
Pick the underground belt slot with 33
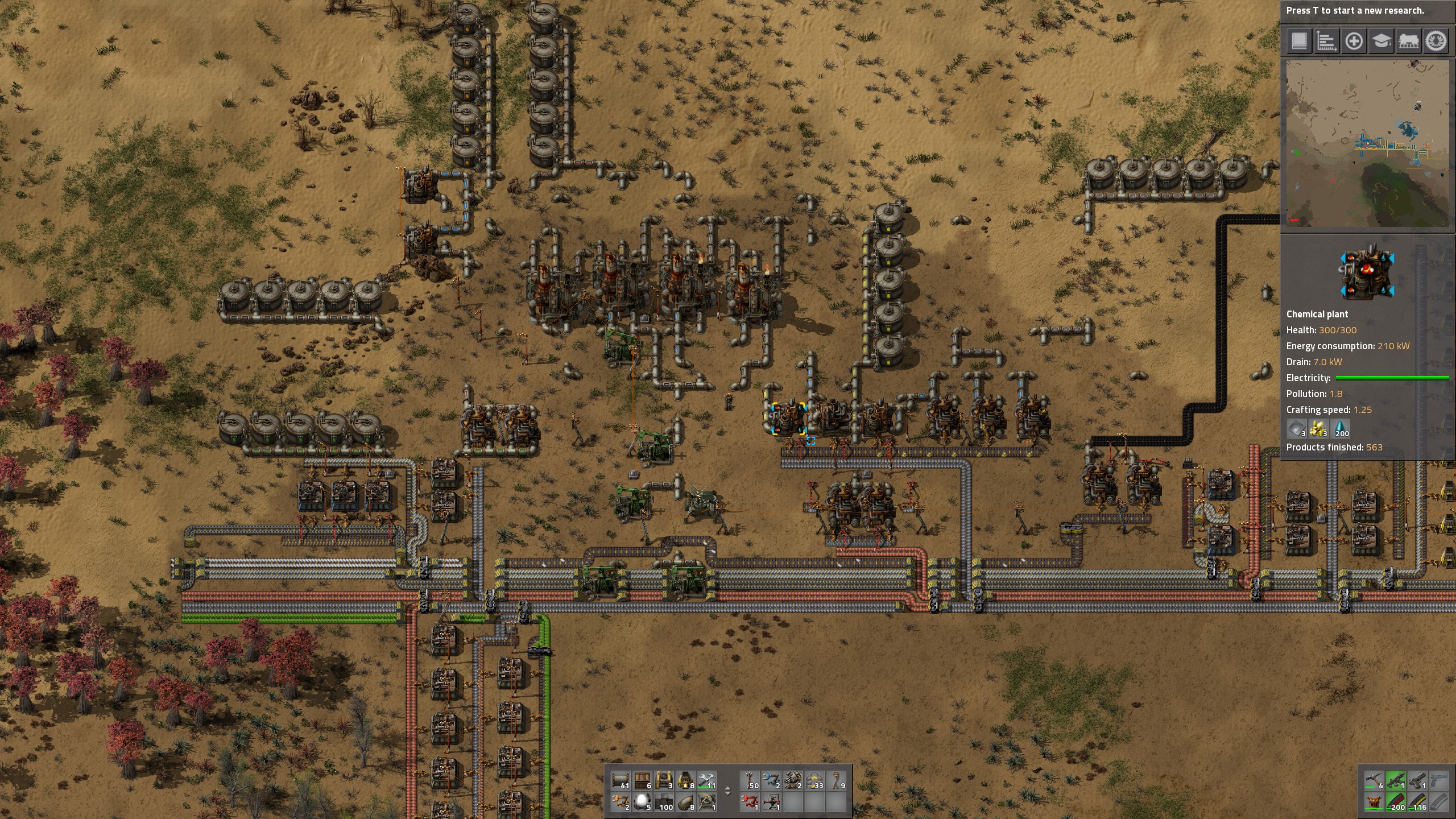[814, 780]
